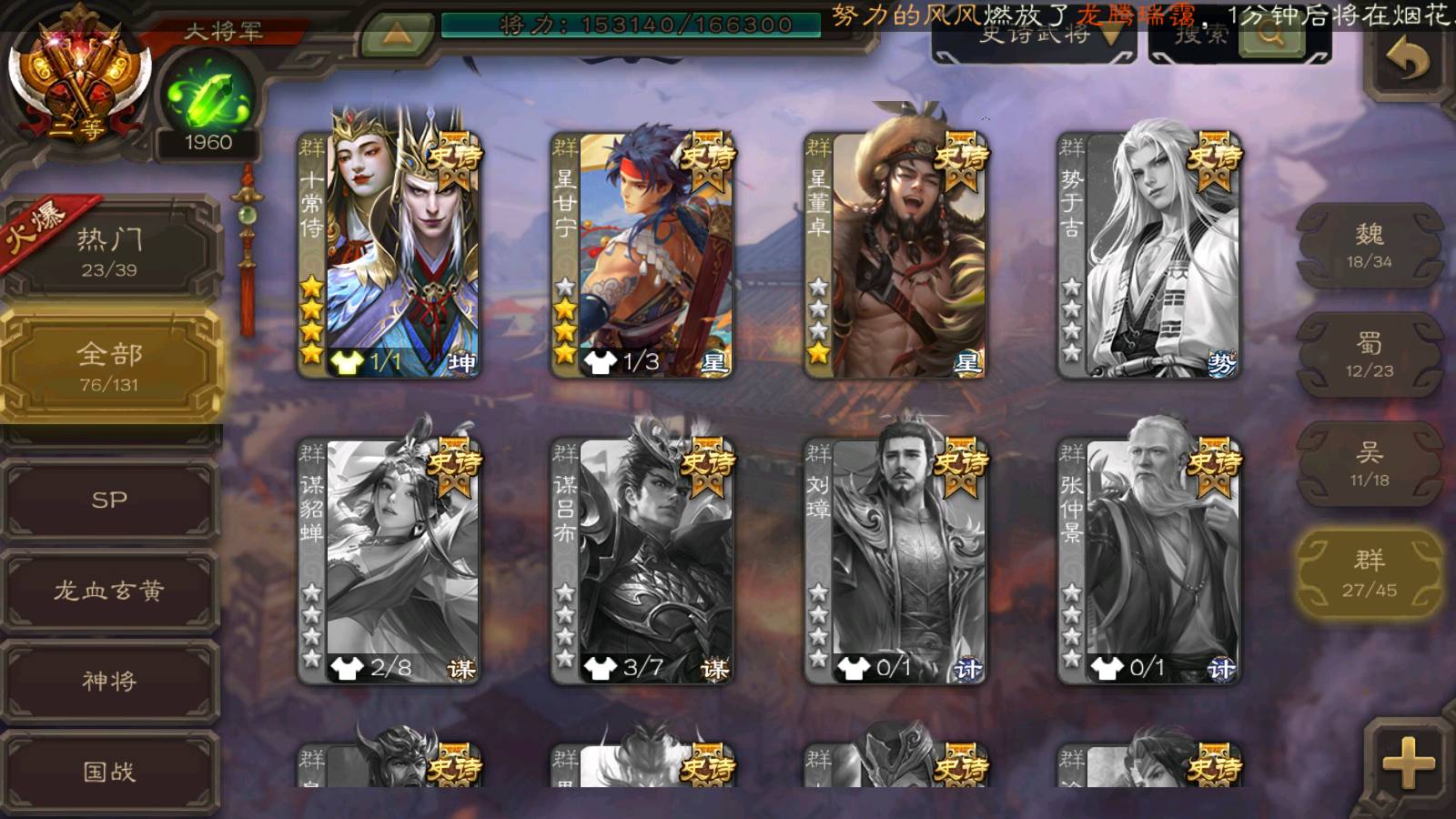Filter heroes by 魏 faction
The width and height of the screenshot is (1456, 819).
pyautogui.click(x=1369, y=246)
